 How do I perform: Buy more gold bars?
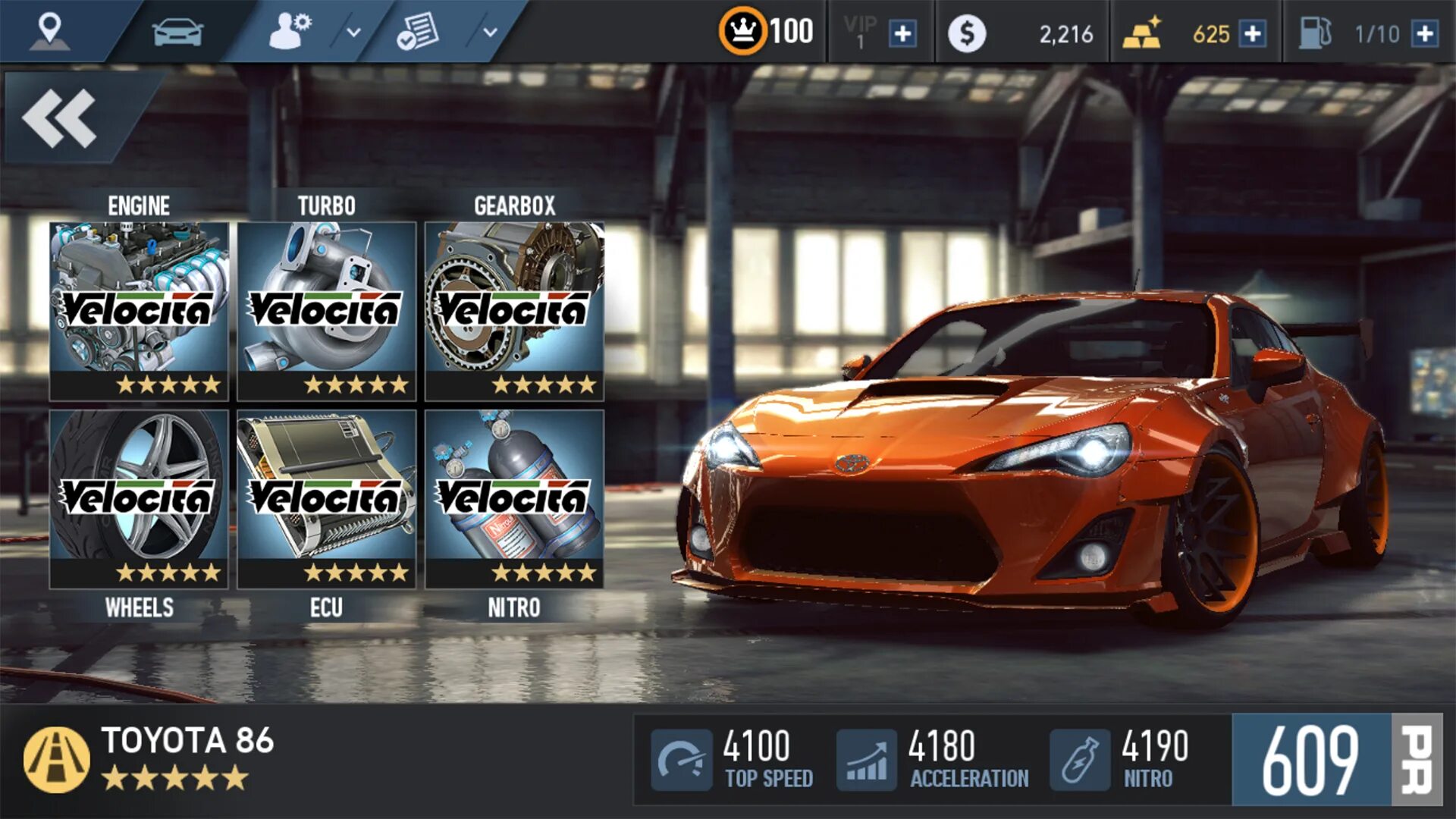tap(1253, 34)
